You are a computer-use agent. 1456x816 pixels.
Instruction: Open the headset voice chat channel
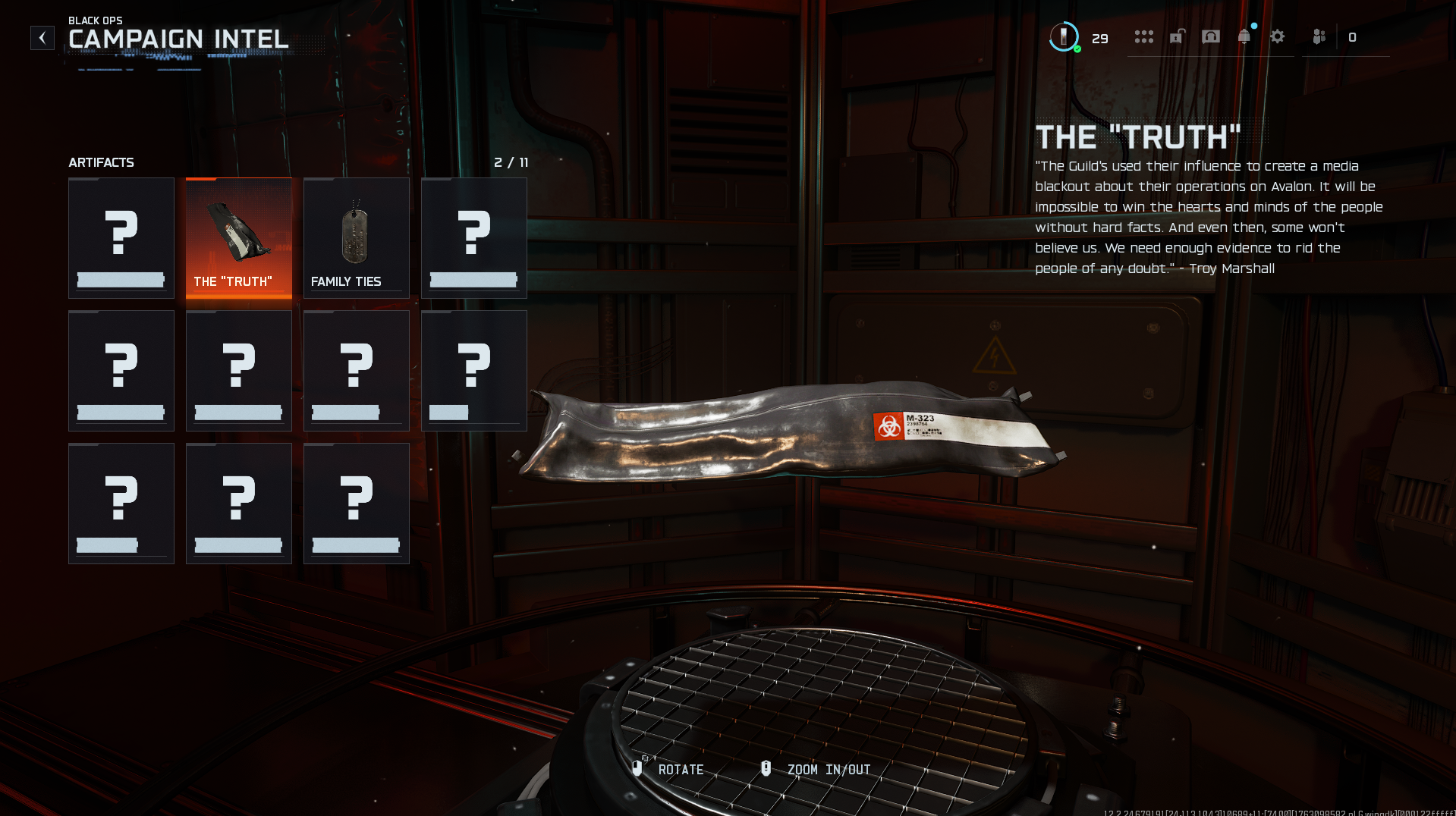1211,37
